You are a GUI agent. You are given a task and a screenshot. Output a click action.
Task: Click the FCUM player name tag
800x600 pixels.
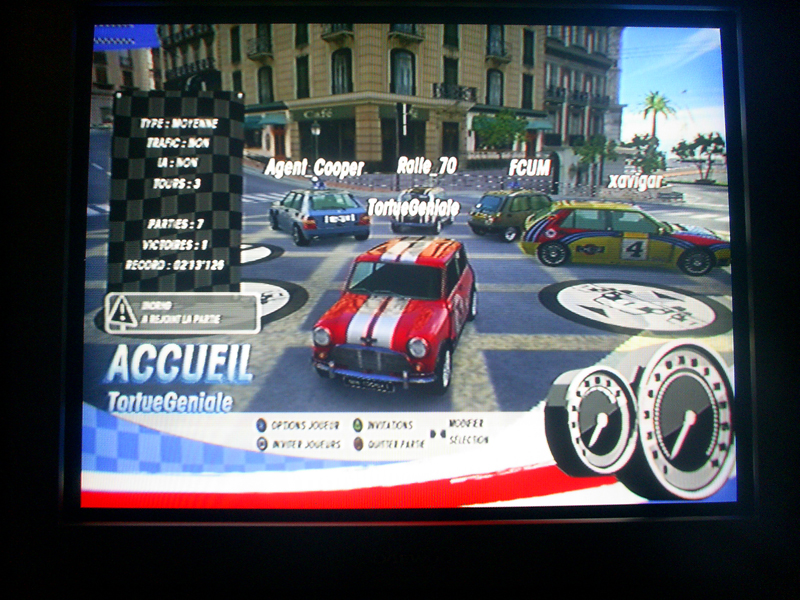point(529,168)
